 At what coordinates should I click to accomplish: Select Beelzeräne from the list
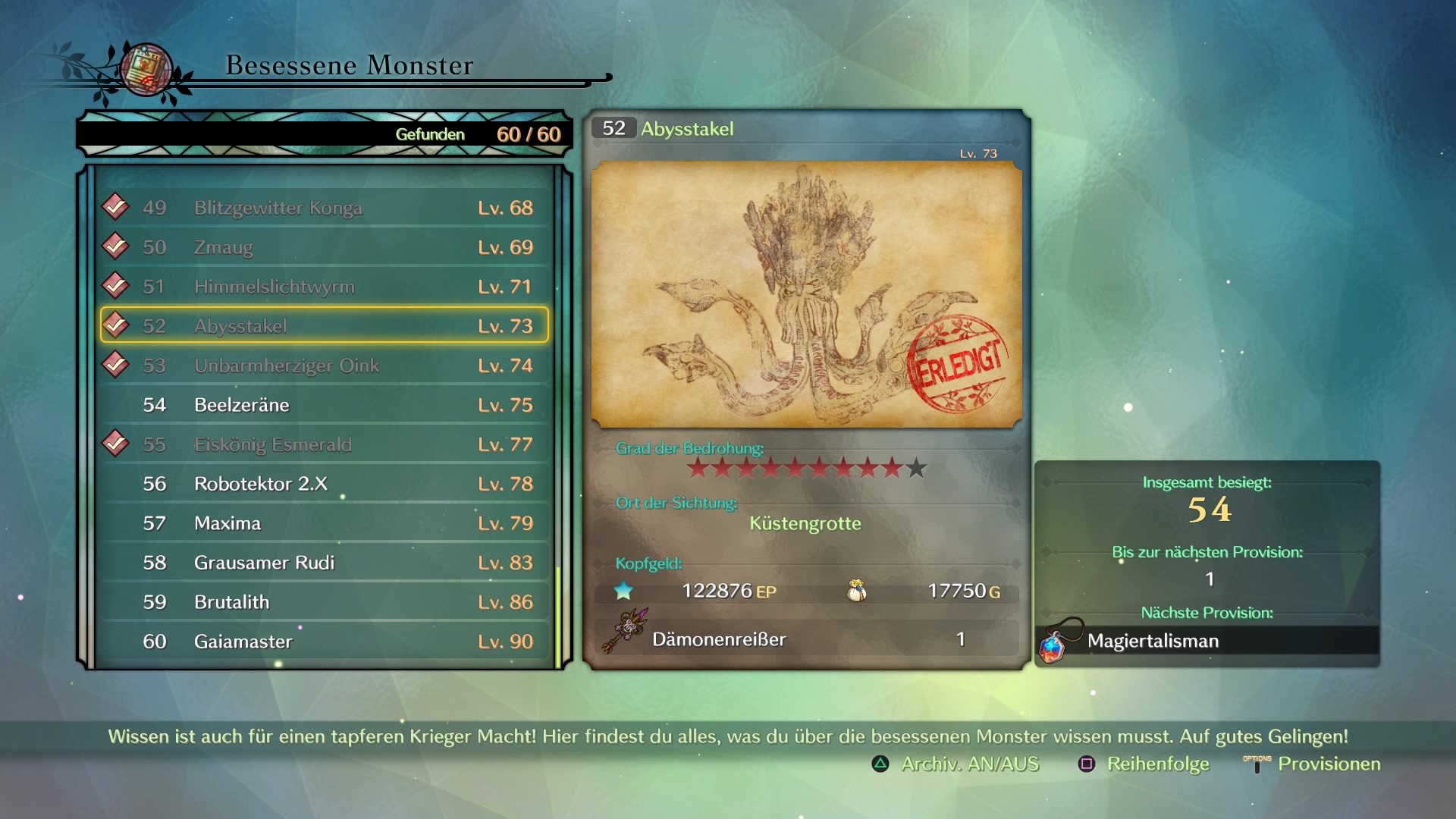coord(325,405)
